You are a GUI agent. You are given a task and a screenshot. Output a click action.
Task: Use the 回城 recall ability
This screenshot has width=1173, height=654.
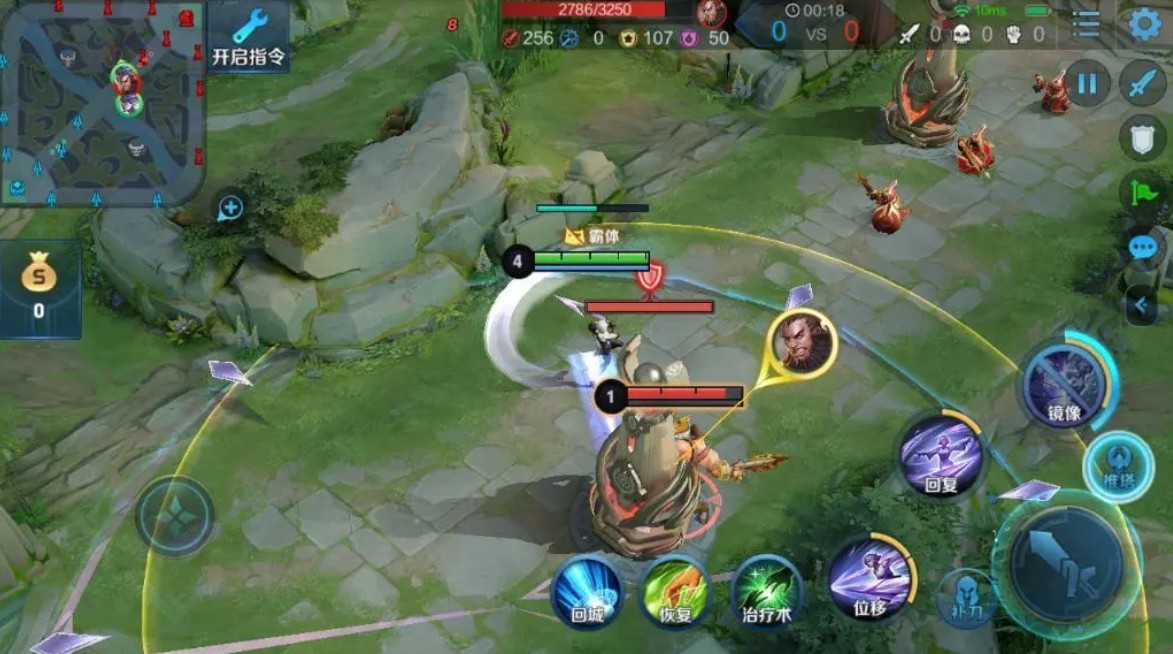(x=587, y=591)
